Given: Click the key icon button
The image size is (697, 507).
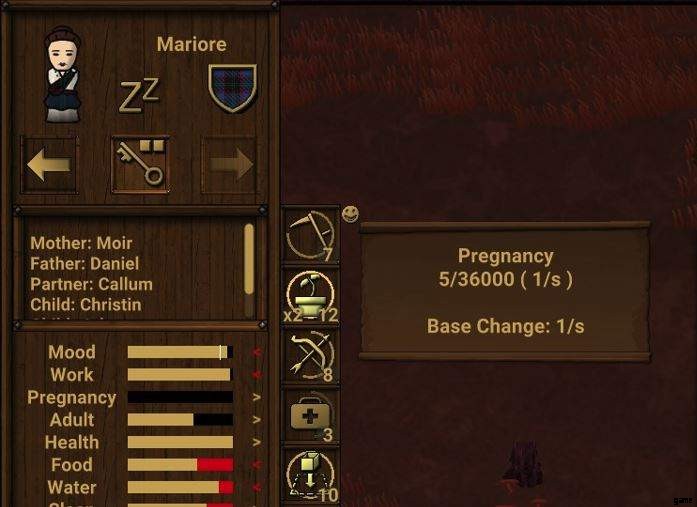Looking at the screenshot, I should pos(140,165).
